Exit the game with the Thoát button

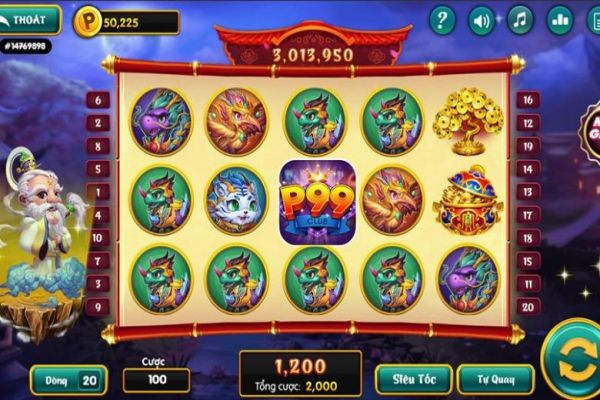pos(32,19)
